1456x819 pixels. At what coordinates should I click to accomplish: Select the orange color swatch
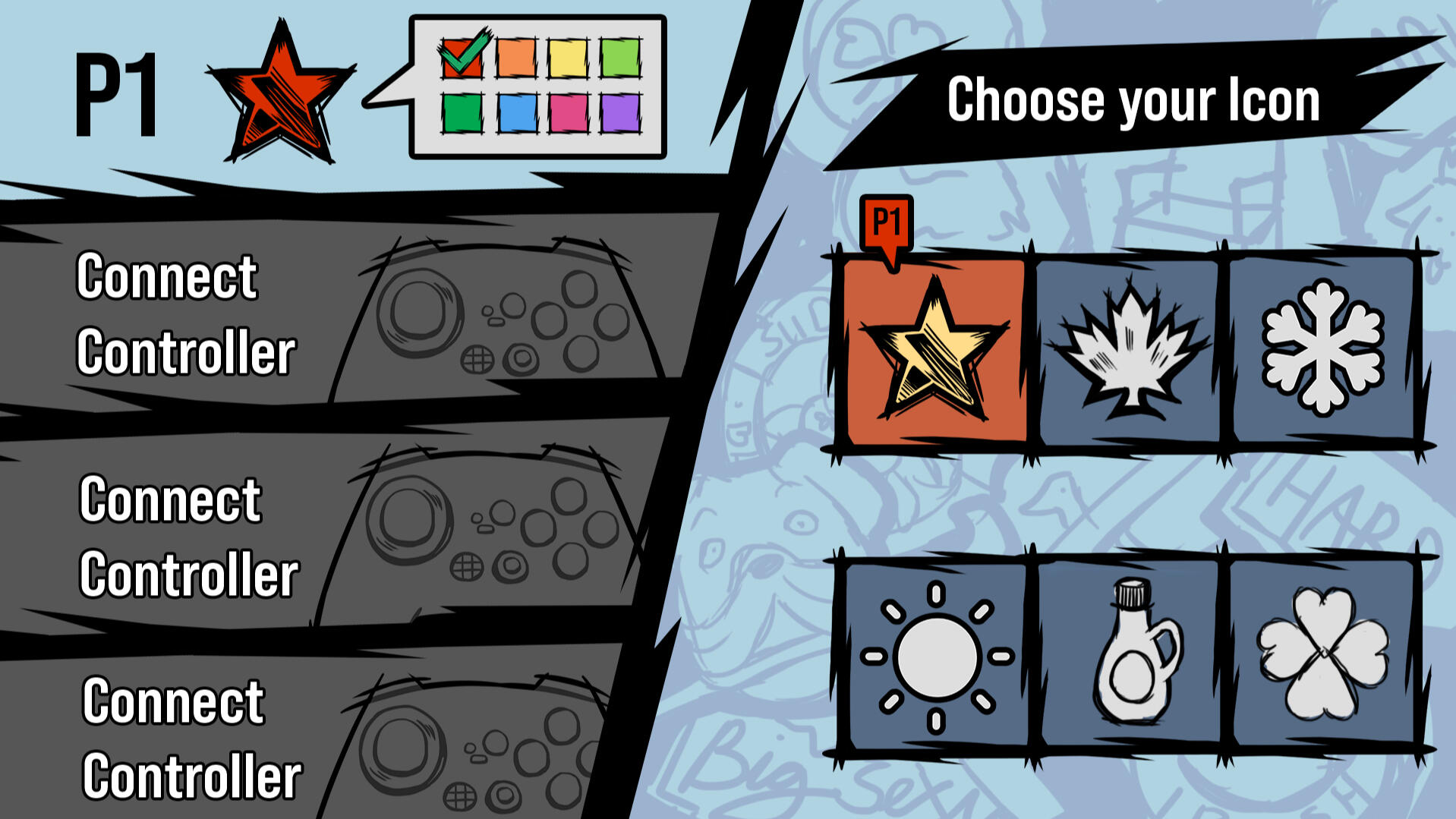516,58
